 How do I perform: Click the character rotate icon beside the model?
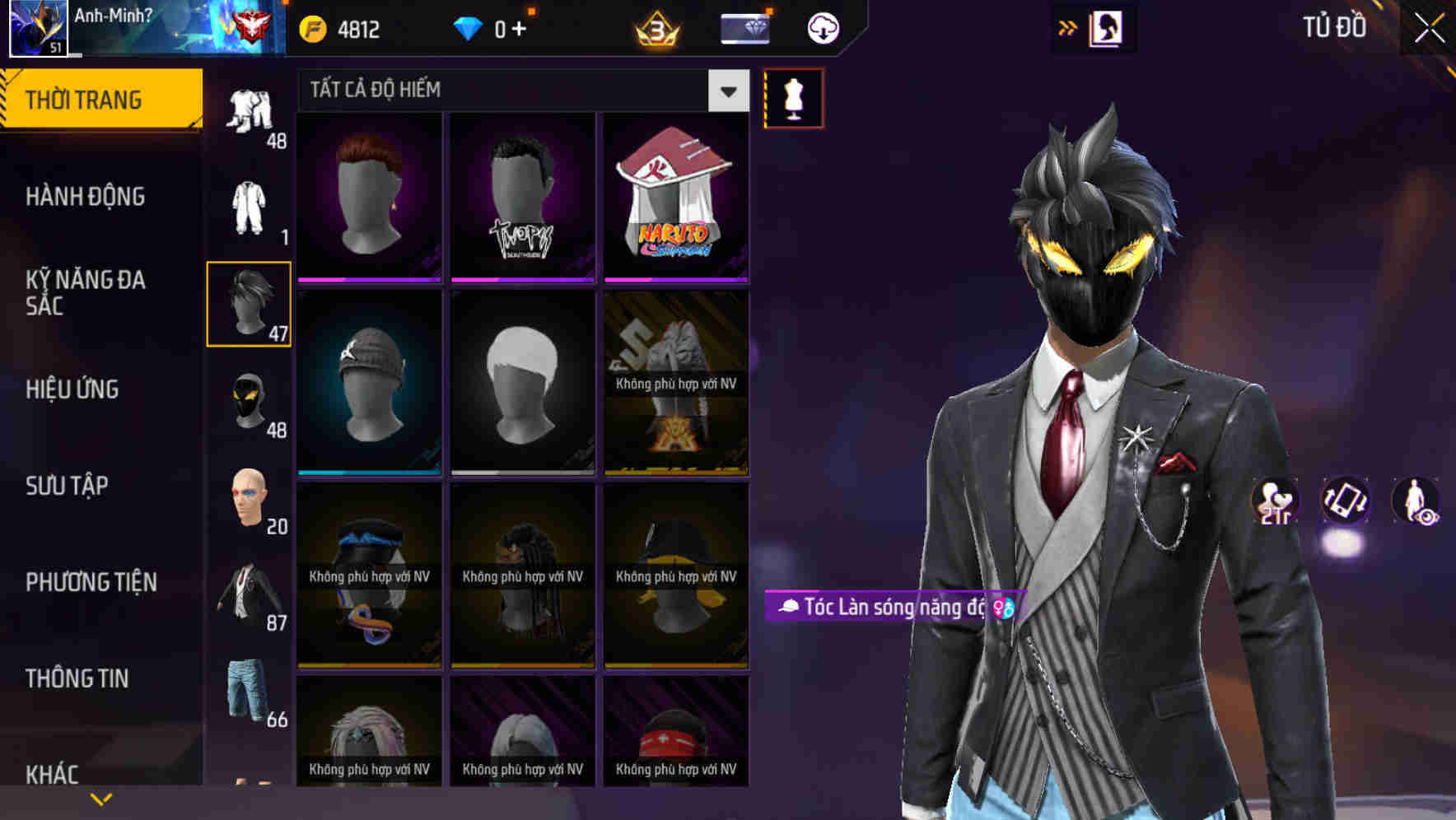pos(1344,503)
